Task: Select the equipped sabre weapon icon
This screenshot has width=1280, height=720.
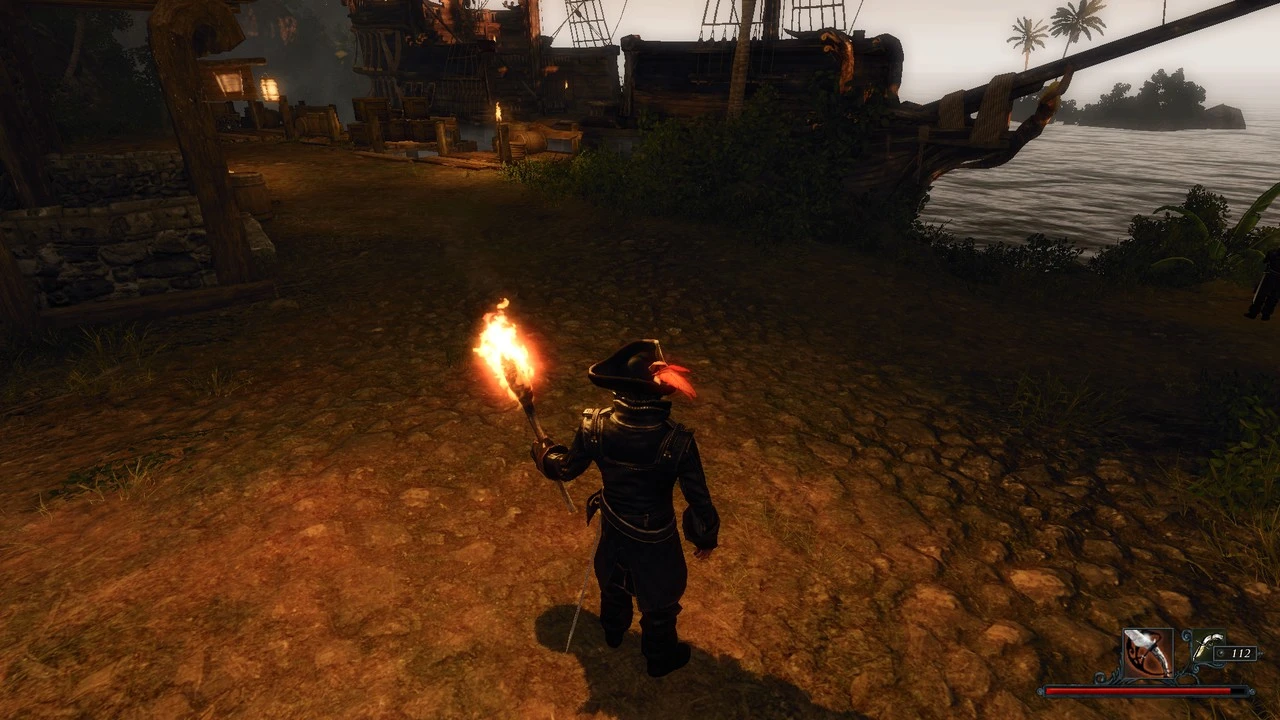Action: point(1147,652)
